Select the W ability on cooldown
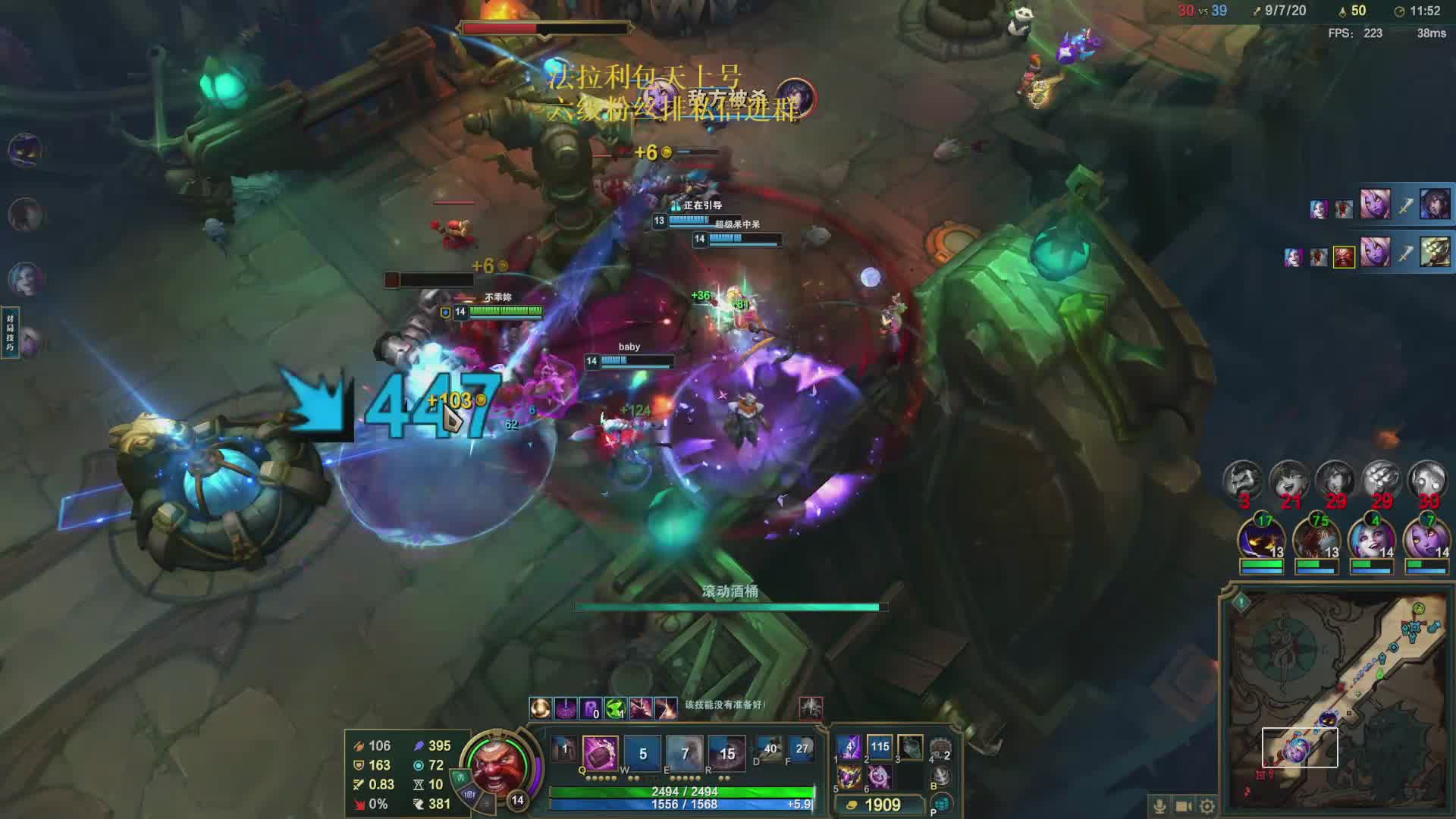The height and width of the screenshot is (819, 1456). coord(642,753)
